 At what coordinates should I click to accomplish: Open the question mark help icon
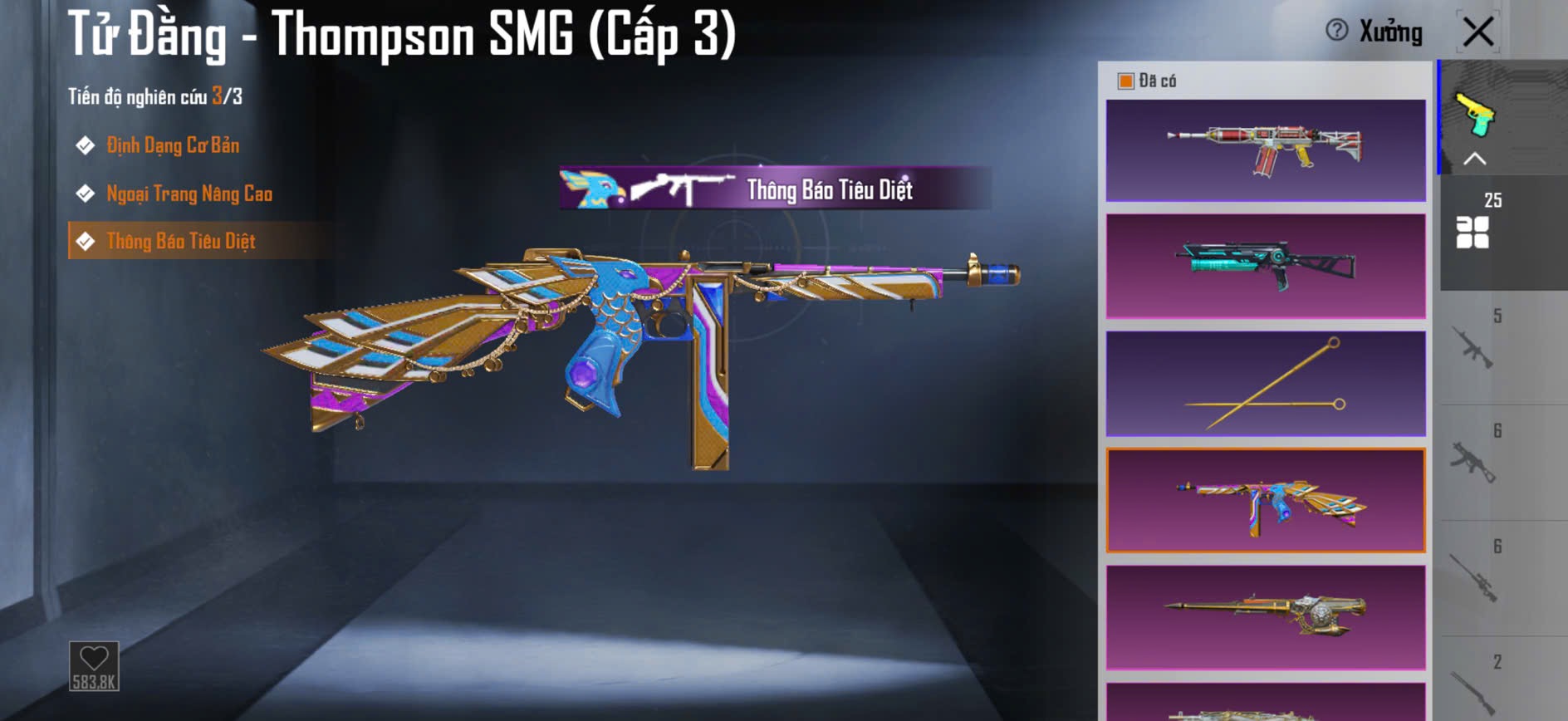(x=1336, y=31)
